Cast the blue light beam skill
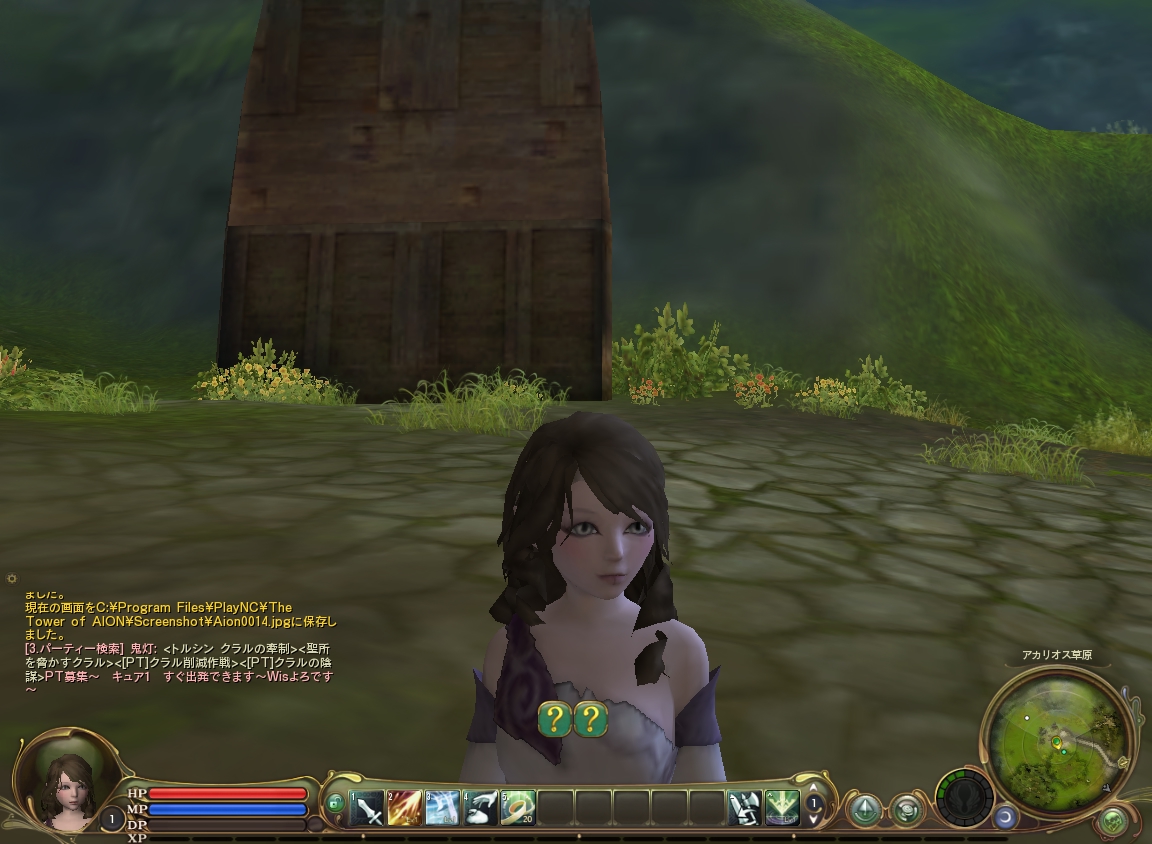1152x844 pixels. click(442, 807)
